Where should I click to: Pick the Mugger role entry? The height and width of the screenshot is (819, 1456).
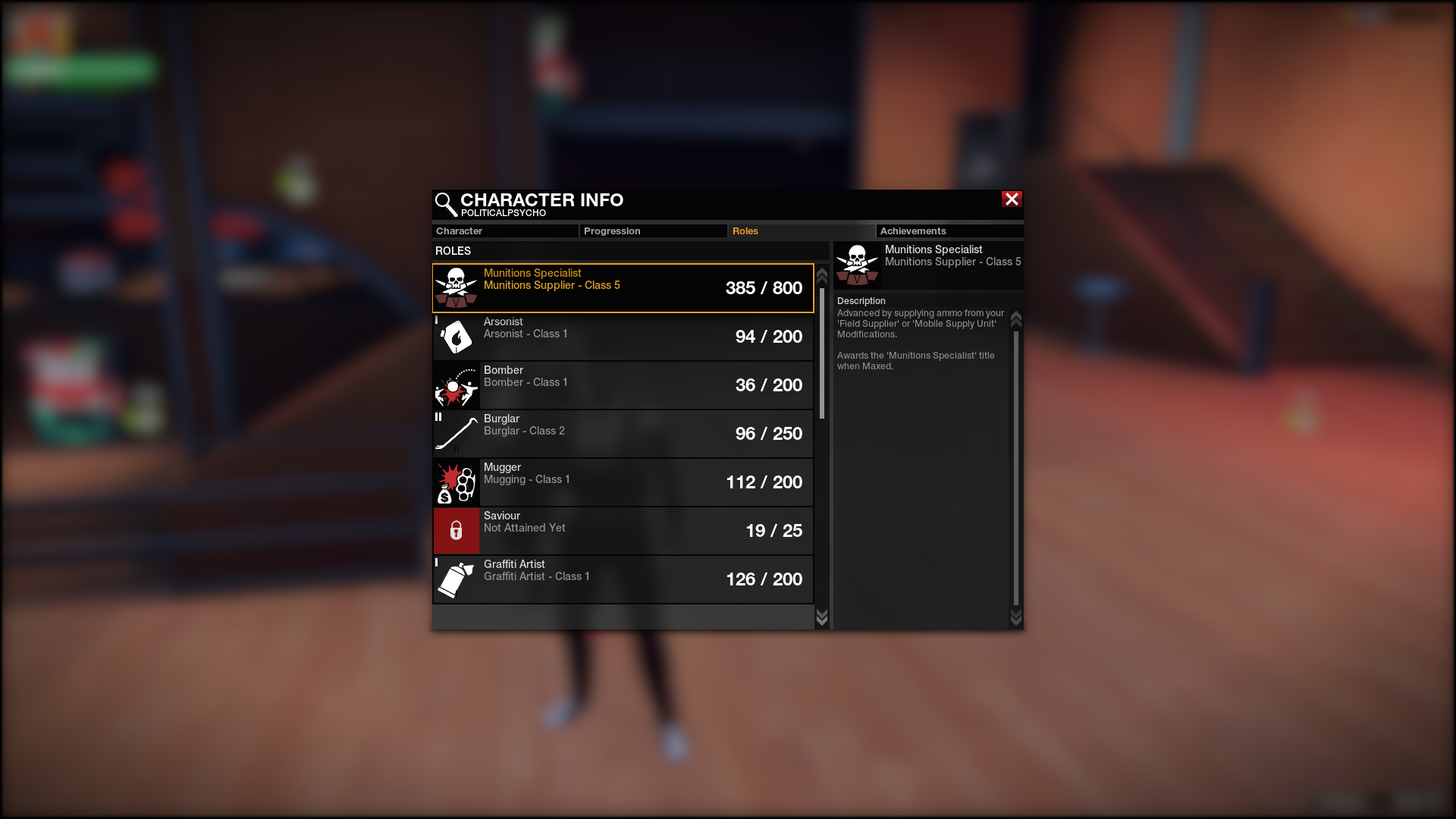point(623,482)
